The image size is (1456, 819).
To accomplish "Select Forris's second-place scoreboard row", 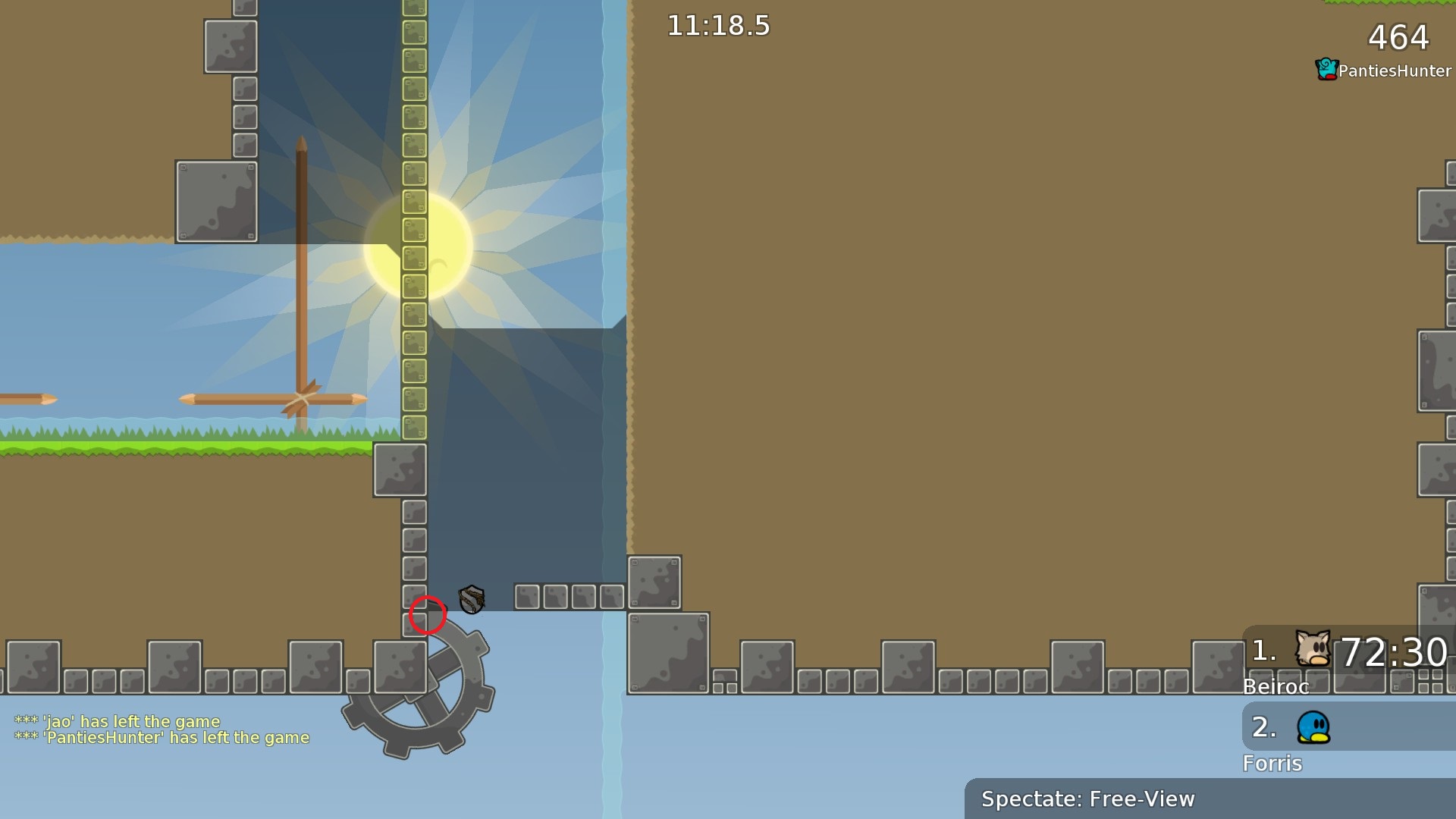I will [1348, 727].
